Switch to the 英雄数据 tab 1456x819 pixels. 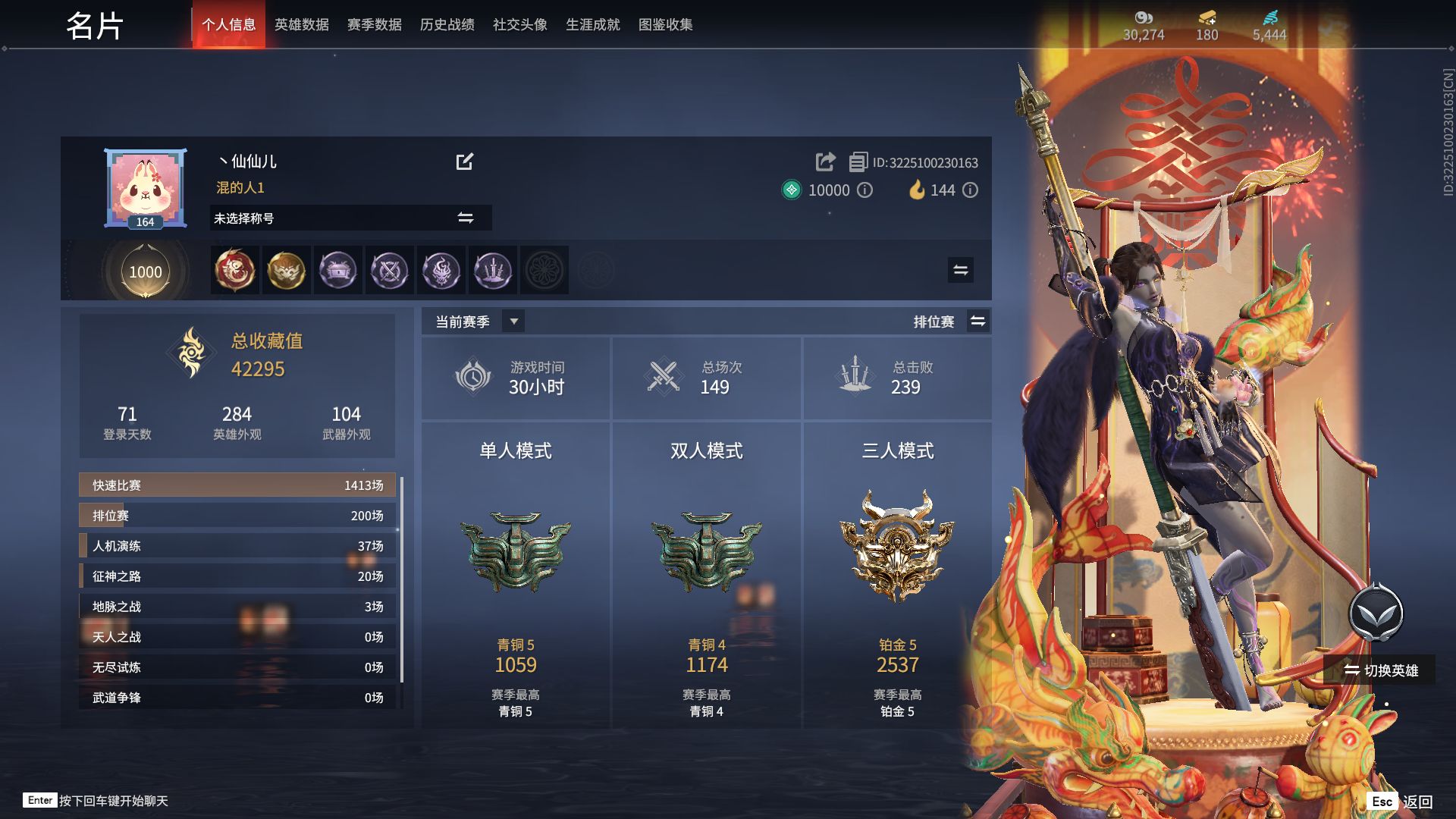[303, 24]
